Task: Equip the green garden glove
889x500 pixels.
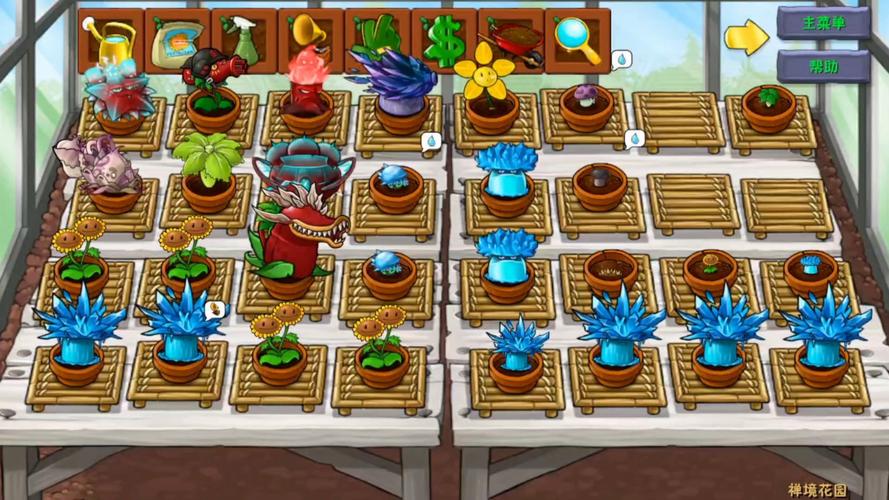Action: pyautogui.click(x=376, y=39)
